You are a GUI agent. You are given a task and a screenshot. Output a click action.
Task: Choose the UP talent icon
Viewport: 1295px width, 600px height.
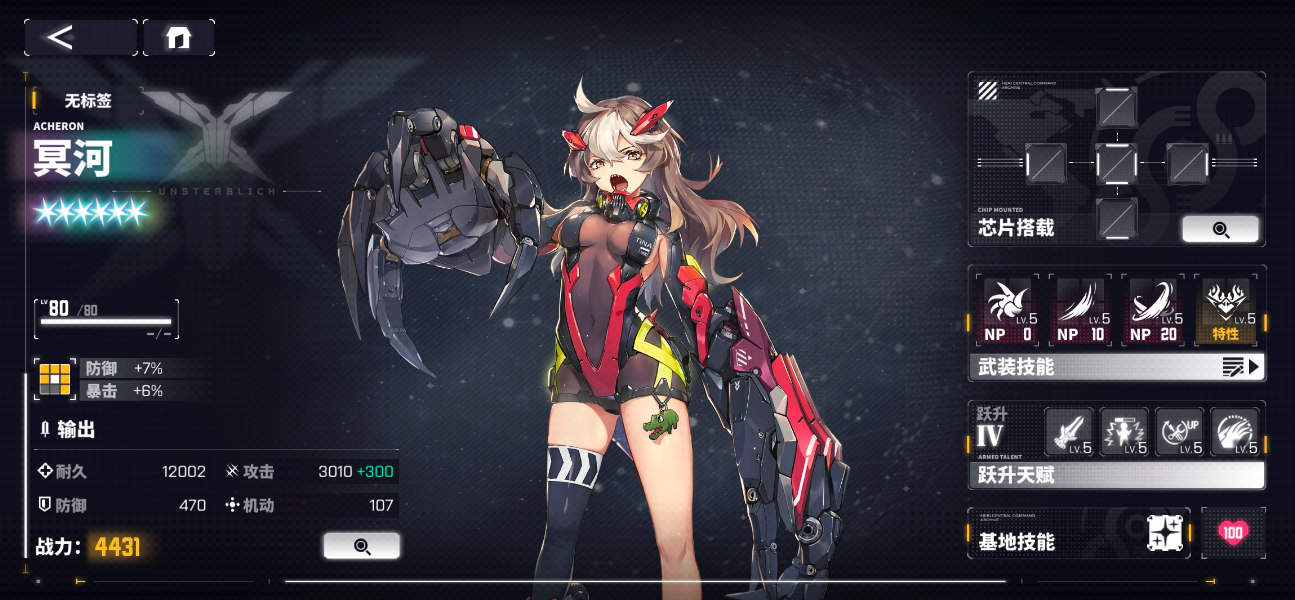(x=1179, y=432)
